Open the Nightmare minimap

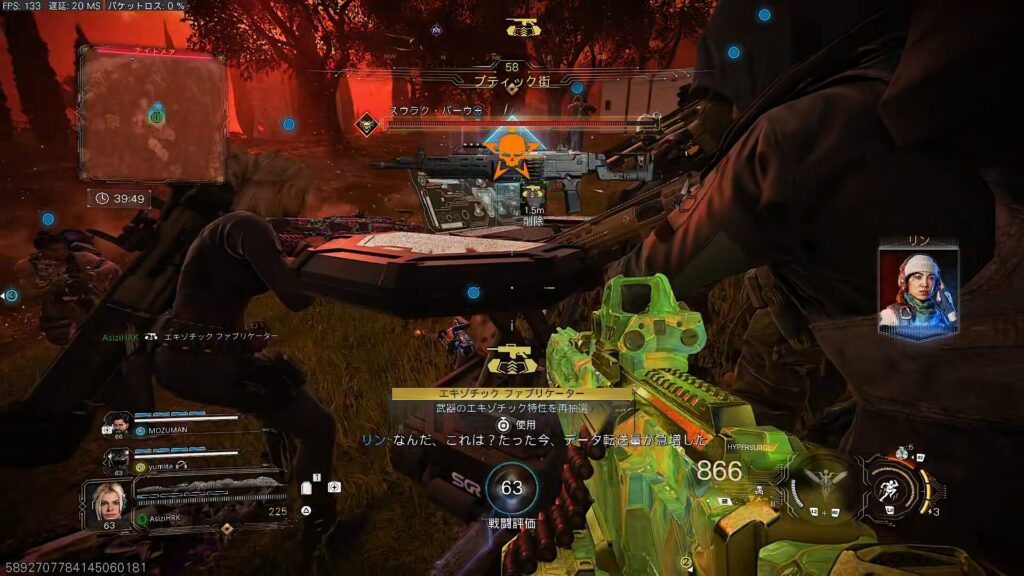[x=152, y=114]
